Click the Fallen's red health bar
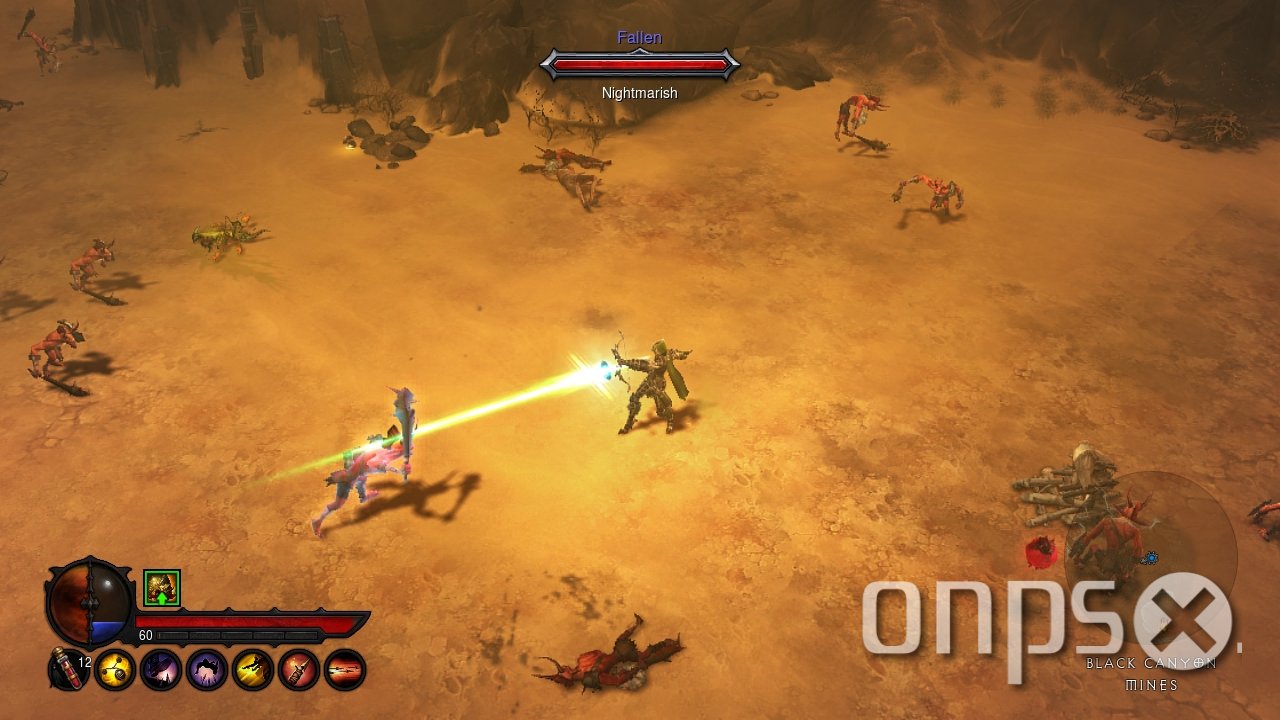The height and width of the screenshot is (720, 1280). 640,65
